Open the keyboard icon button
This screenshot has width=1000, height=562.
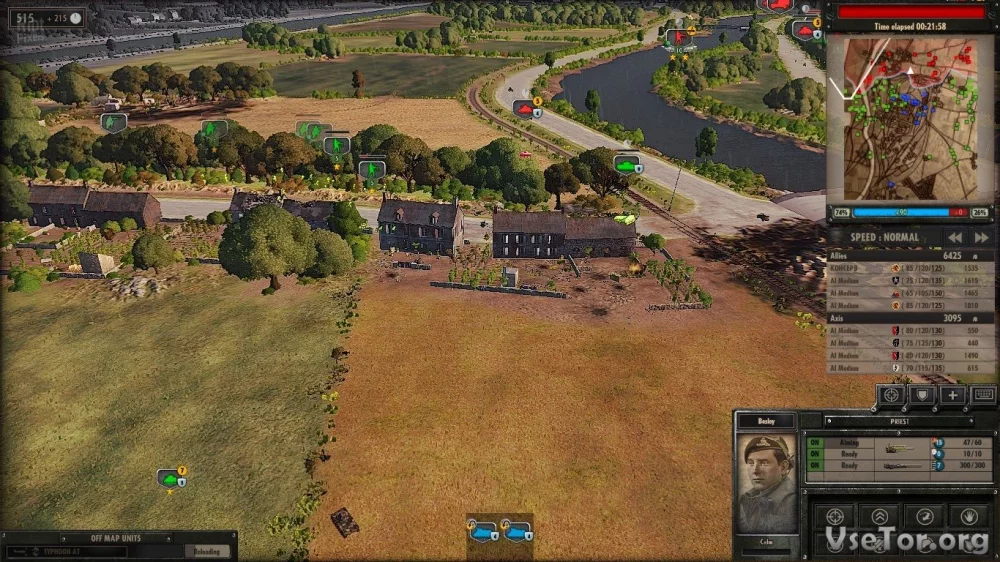point(983,395)
